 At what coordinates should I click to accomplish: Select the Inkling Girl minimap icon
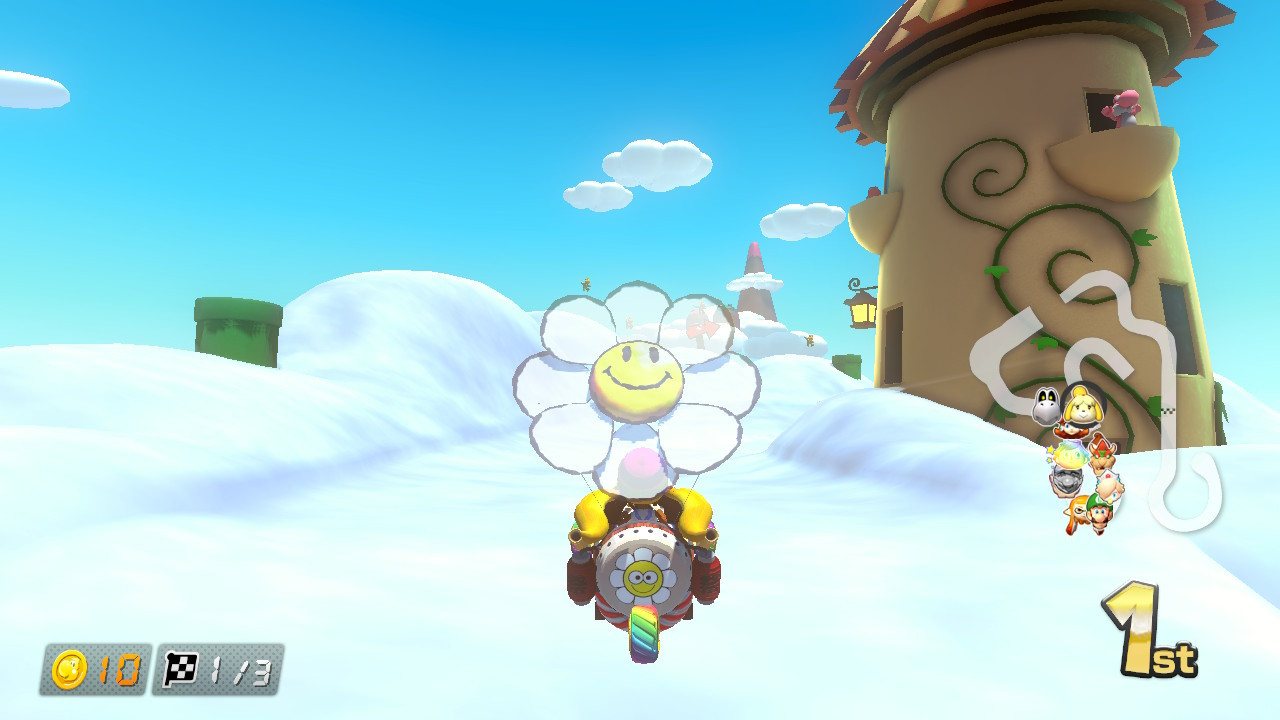tap(1078, 511)
